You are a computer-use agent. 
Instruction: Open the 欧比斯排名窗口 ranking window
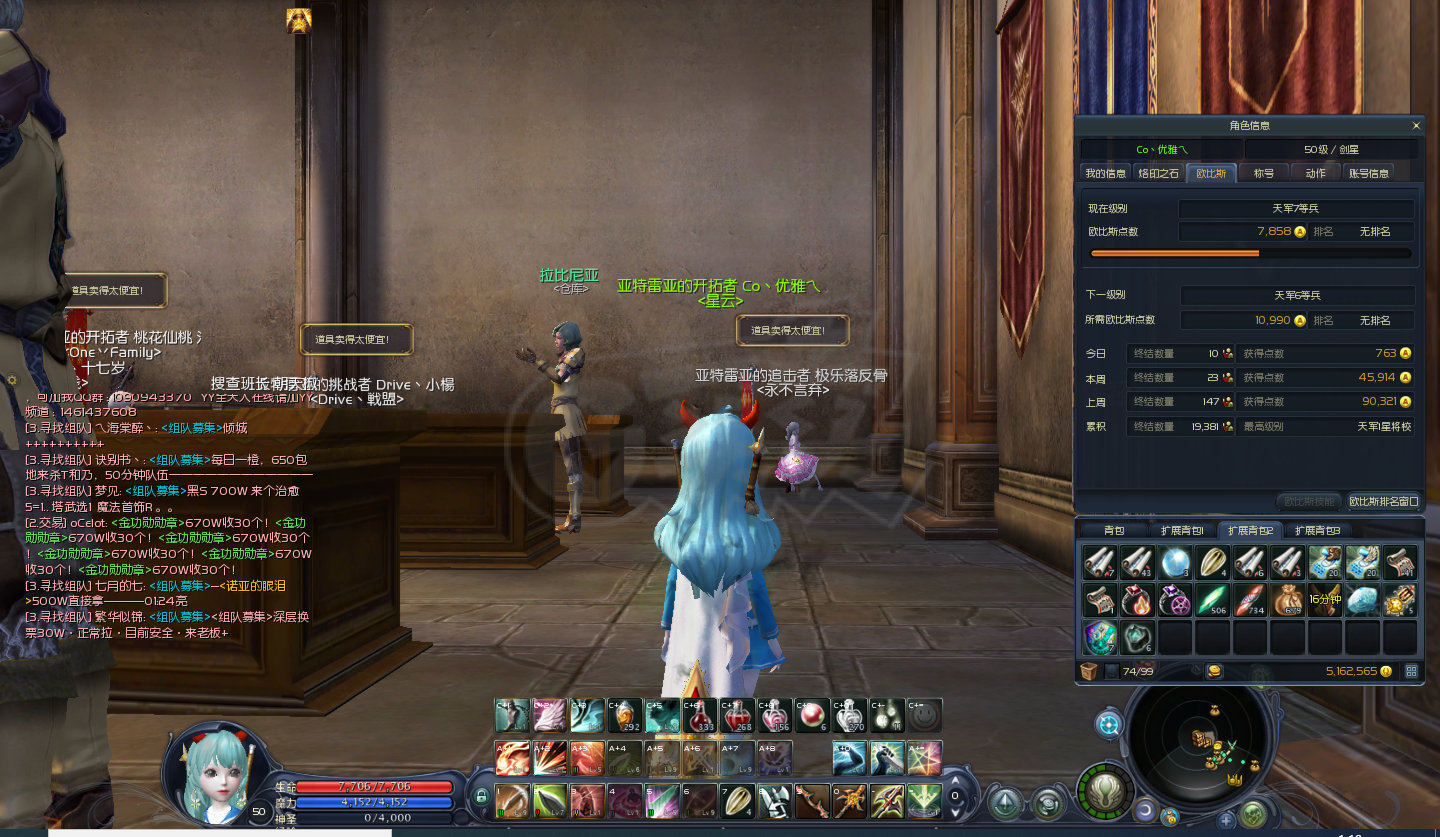(1384, 501)
